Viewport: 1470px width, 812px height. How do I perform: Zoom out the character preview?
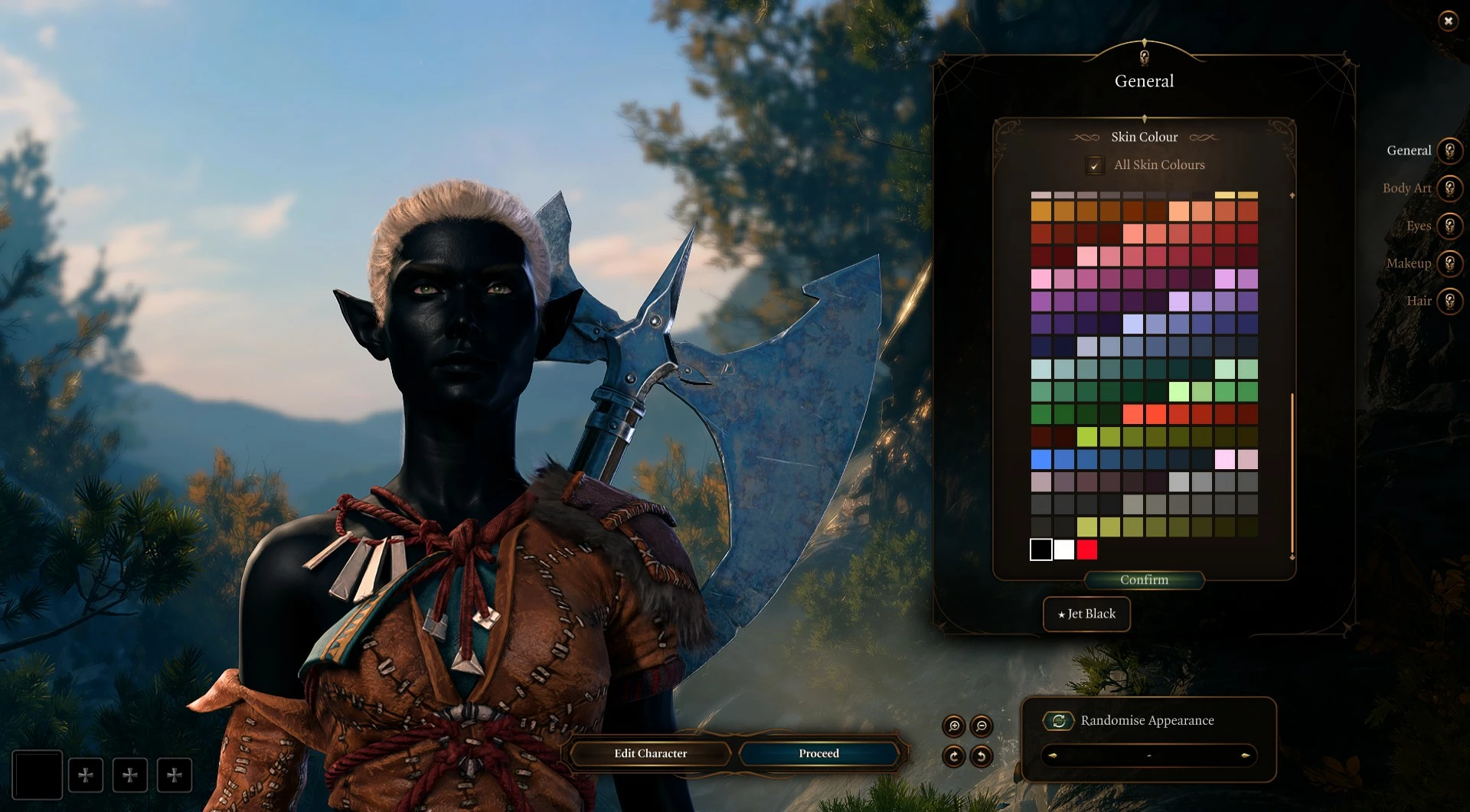(982, 726)
